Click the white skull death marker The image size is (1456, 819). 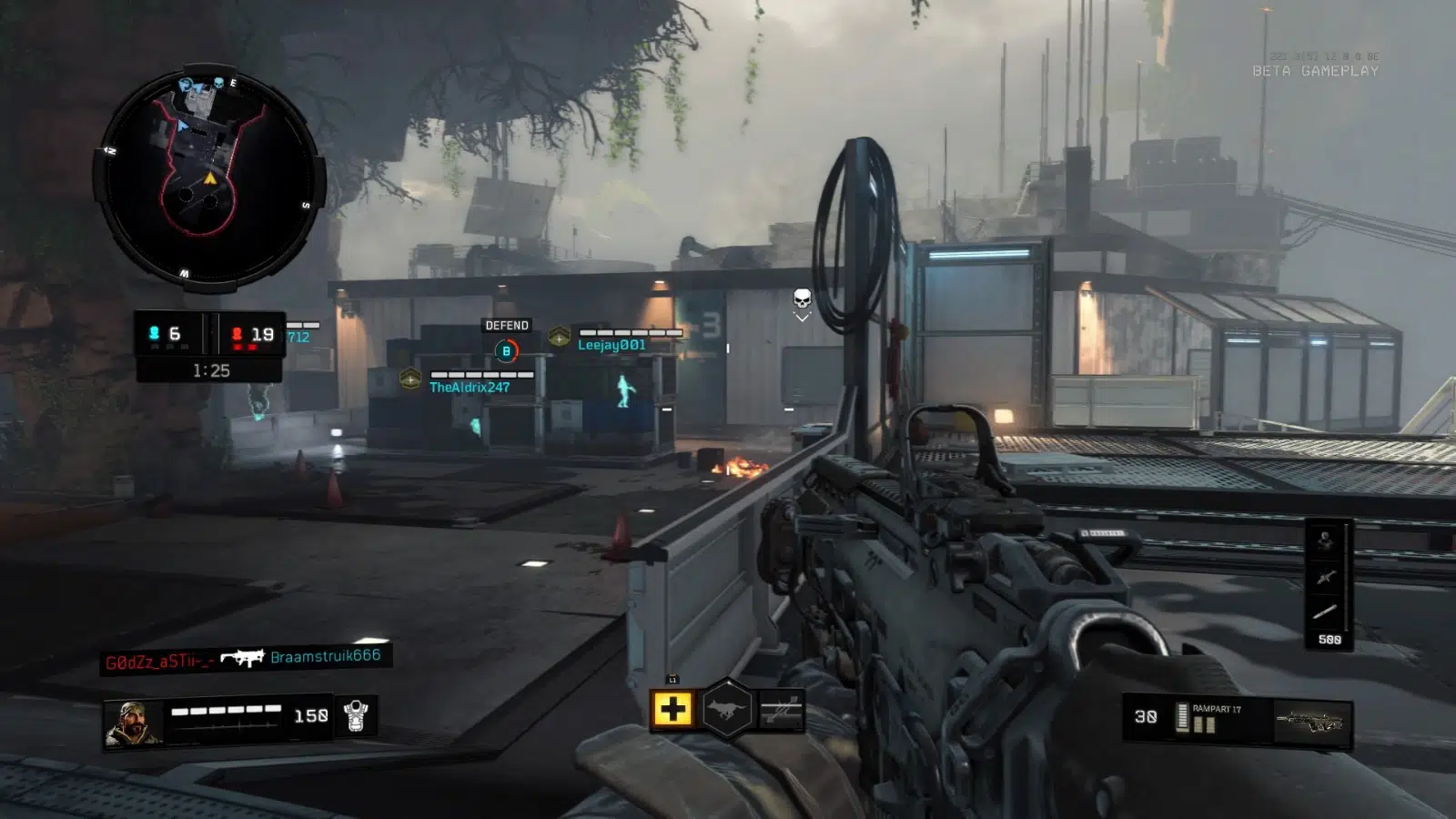point(802,299)
